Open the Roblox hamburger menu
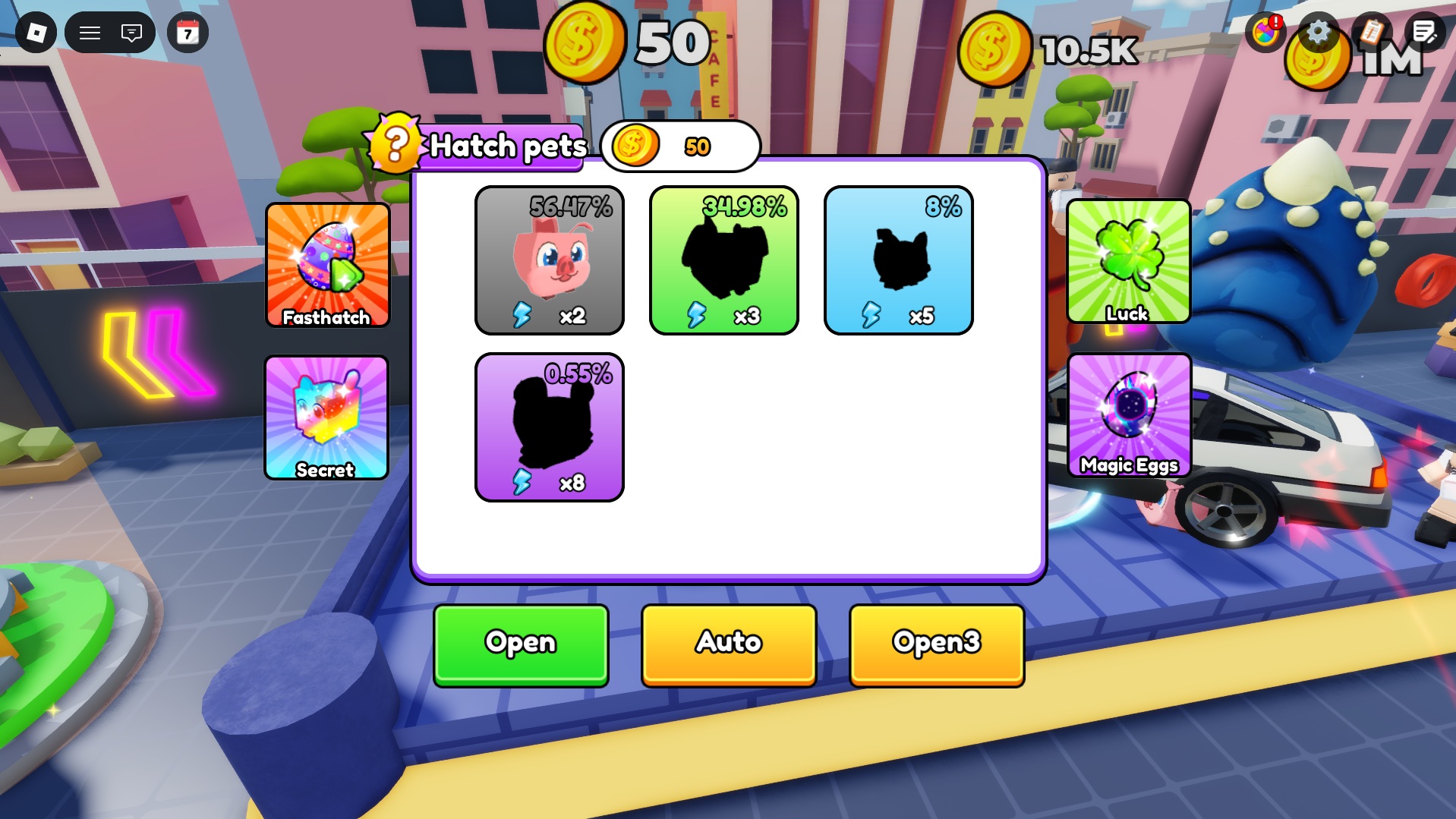The height and width of the screenshot is (819, 1456). 90,32
